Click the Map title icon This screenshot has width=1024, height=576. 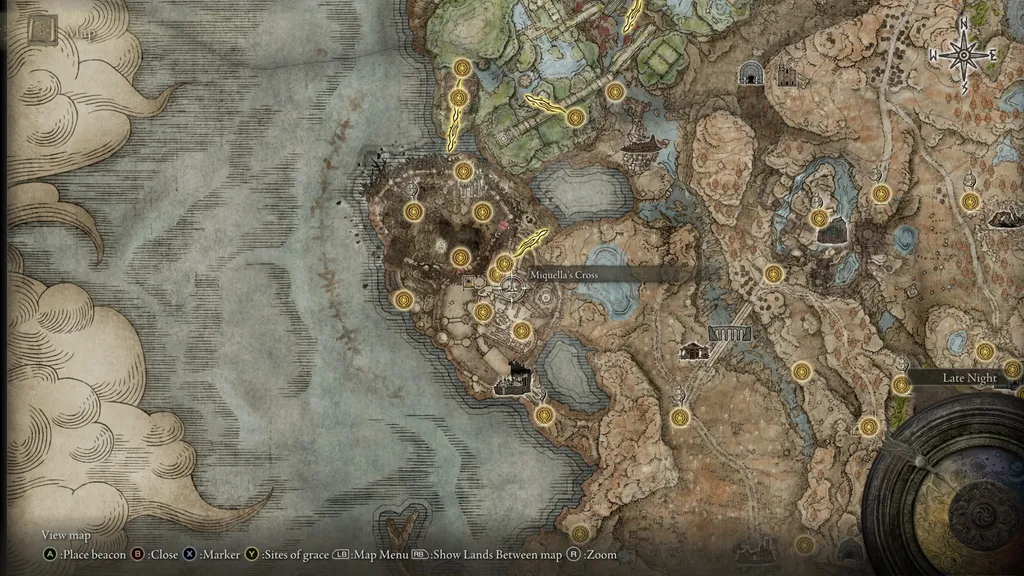(x=42, y=31)
